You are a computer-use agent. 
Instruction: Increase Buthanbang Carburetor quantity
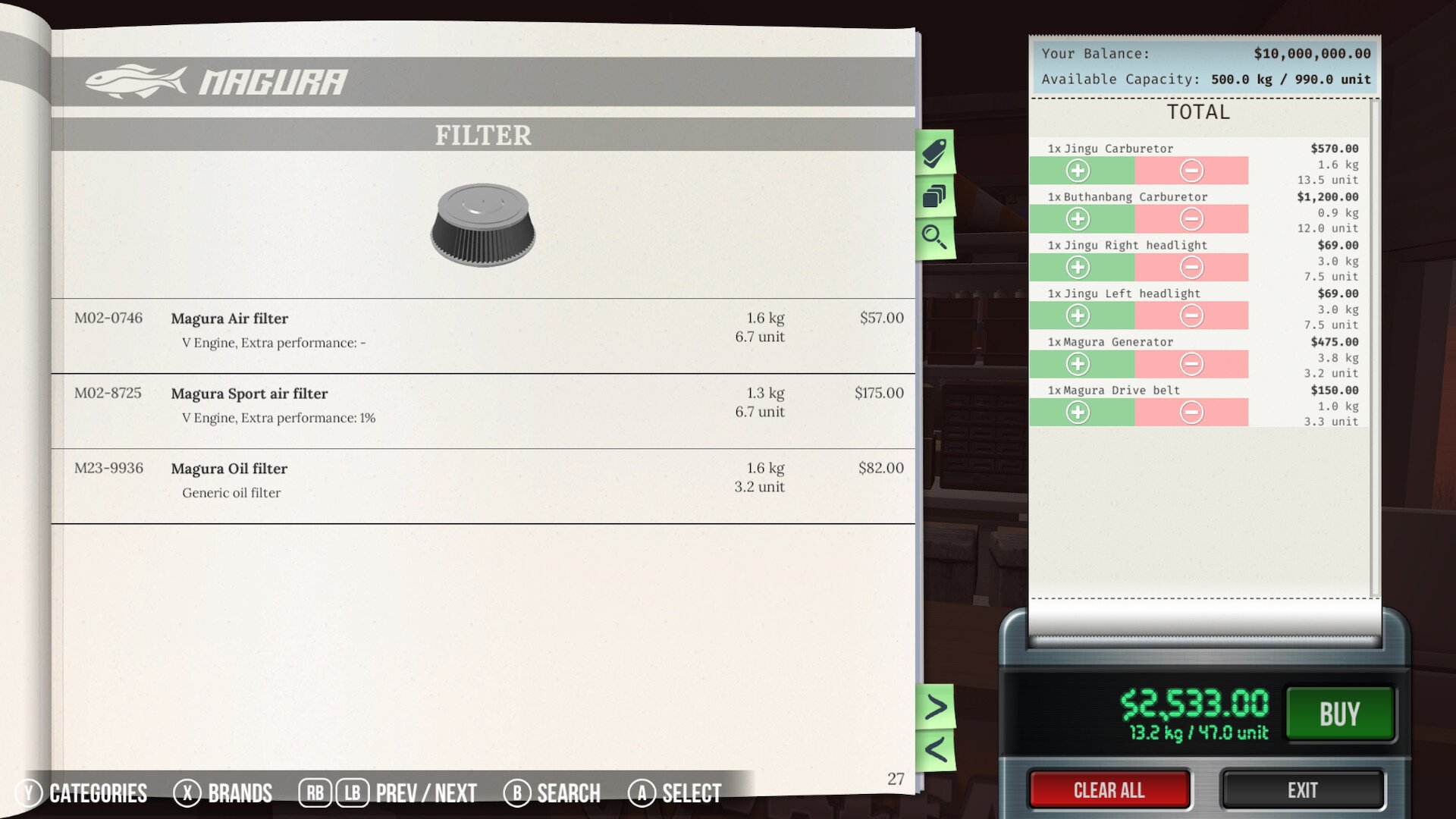tap(1078, 219)
